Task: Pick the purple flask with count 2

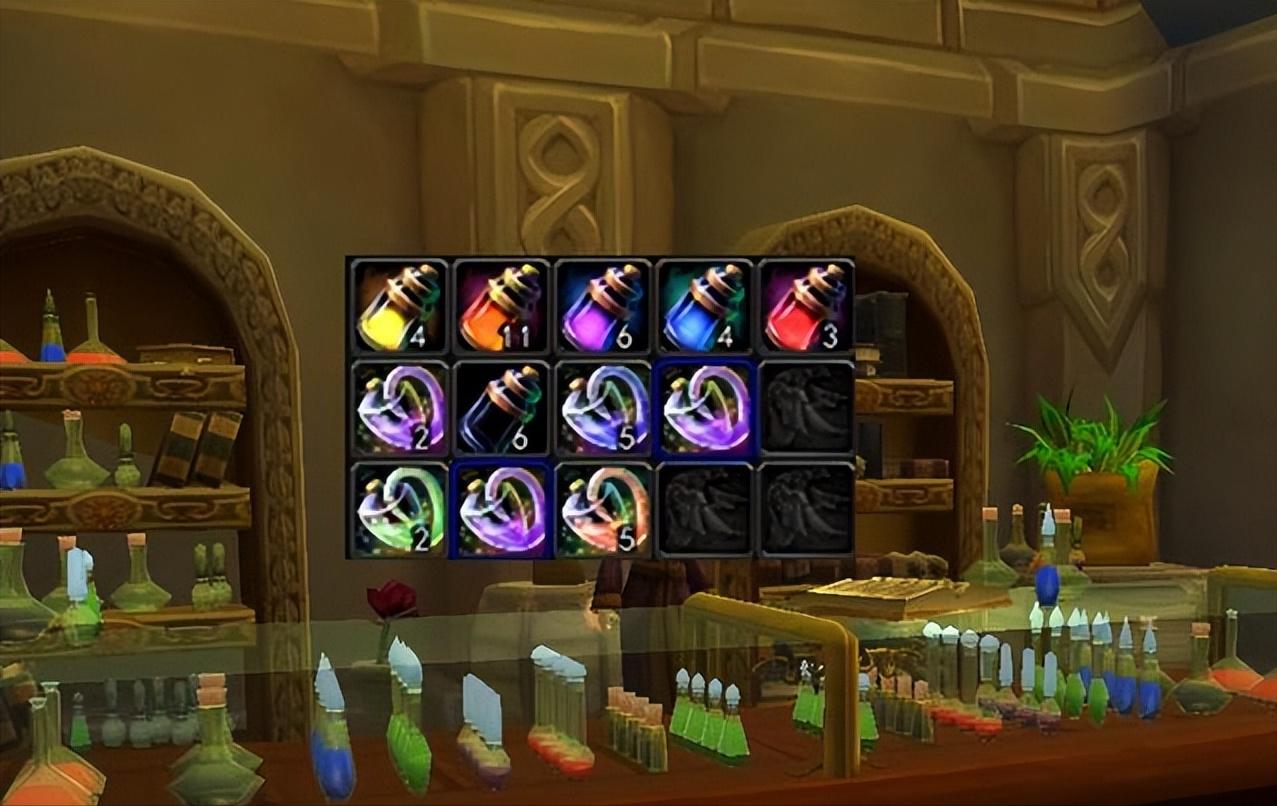Action: 400,409
